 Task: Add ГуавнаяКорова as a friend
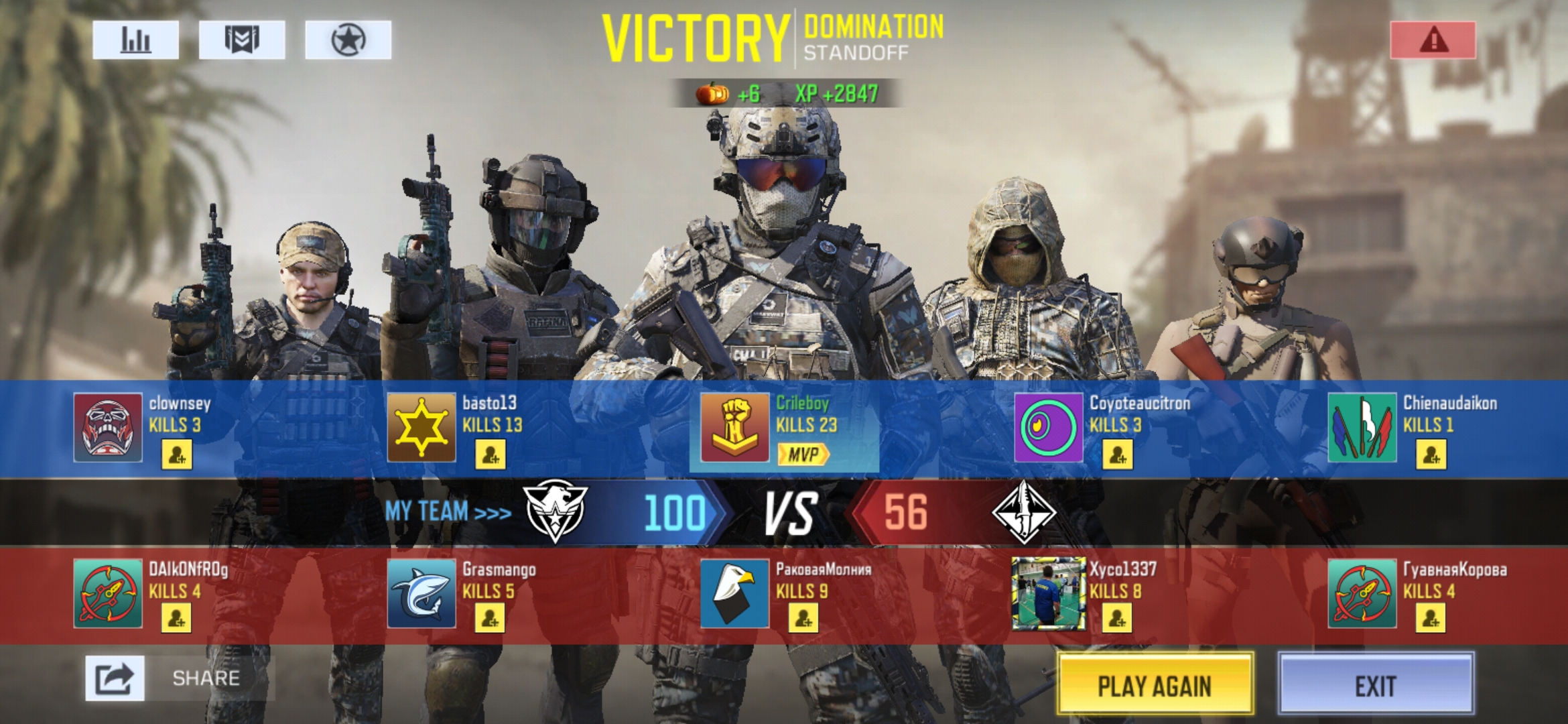pyautogui.click(x=1431, y=618)
